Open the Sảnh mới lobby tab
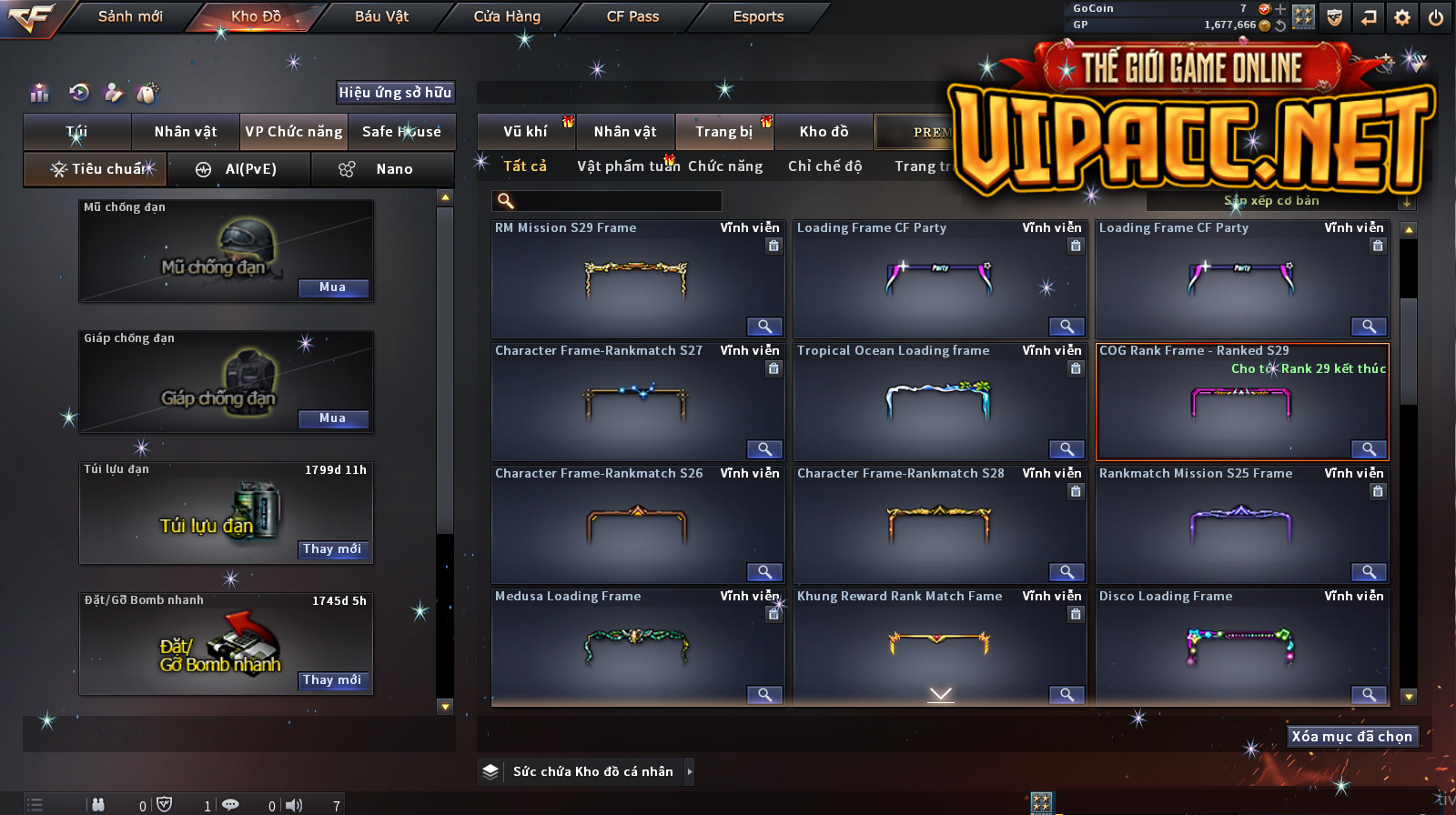The image size is (1456, 815). (x=130, y=16)
